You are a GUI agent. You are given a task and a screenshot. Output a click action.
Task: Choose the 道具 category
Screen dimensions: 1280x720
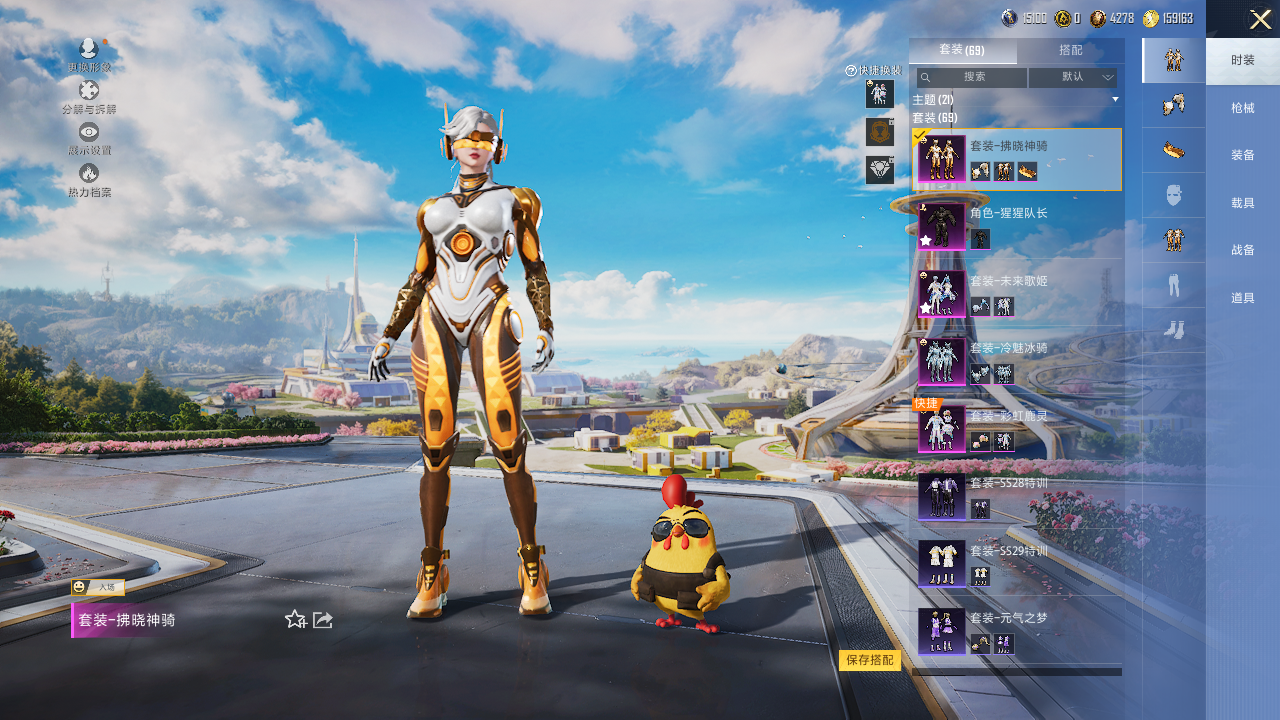(1242, 297)
